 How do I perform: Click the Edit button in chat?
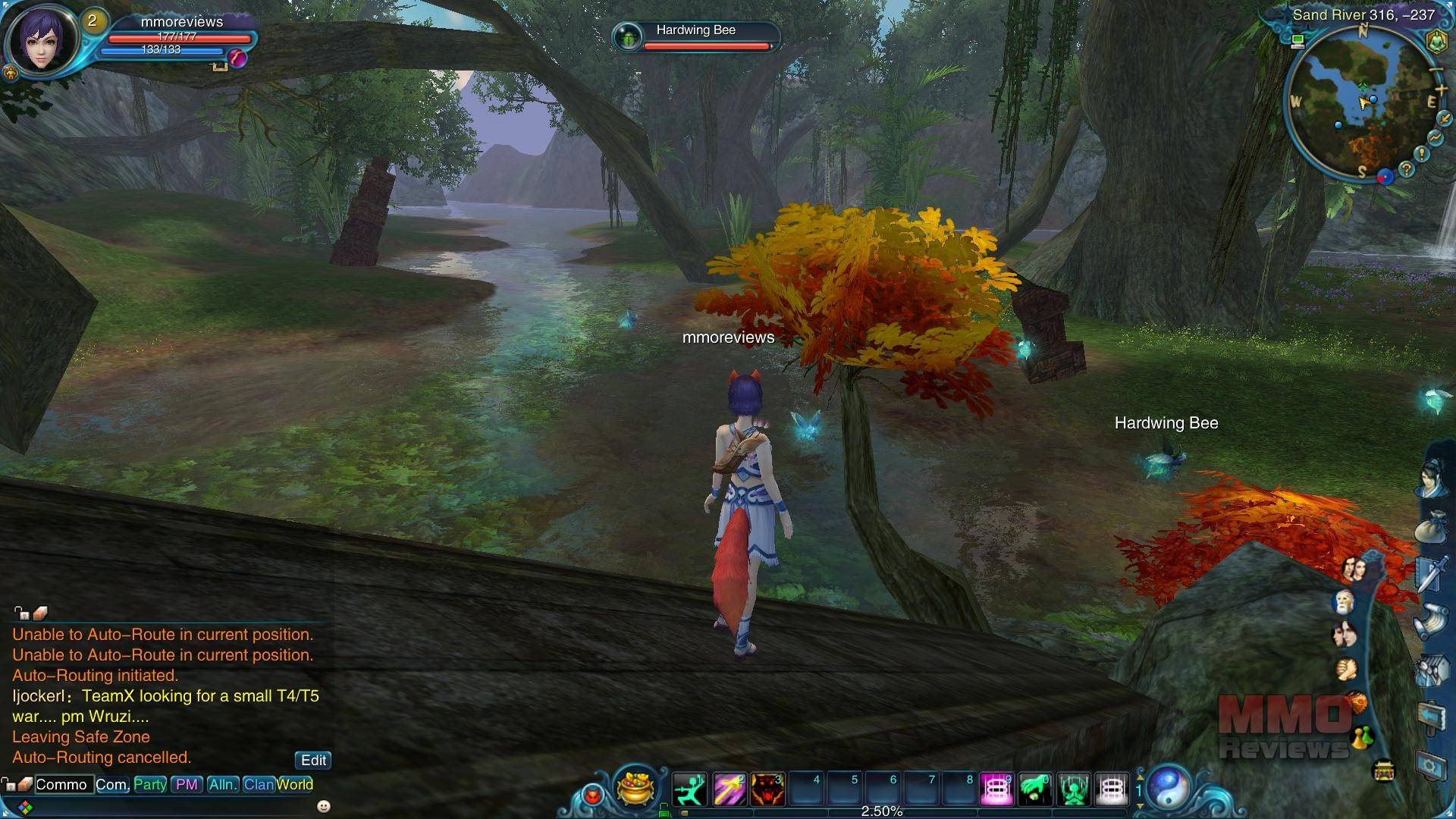(x=313, y=760)
